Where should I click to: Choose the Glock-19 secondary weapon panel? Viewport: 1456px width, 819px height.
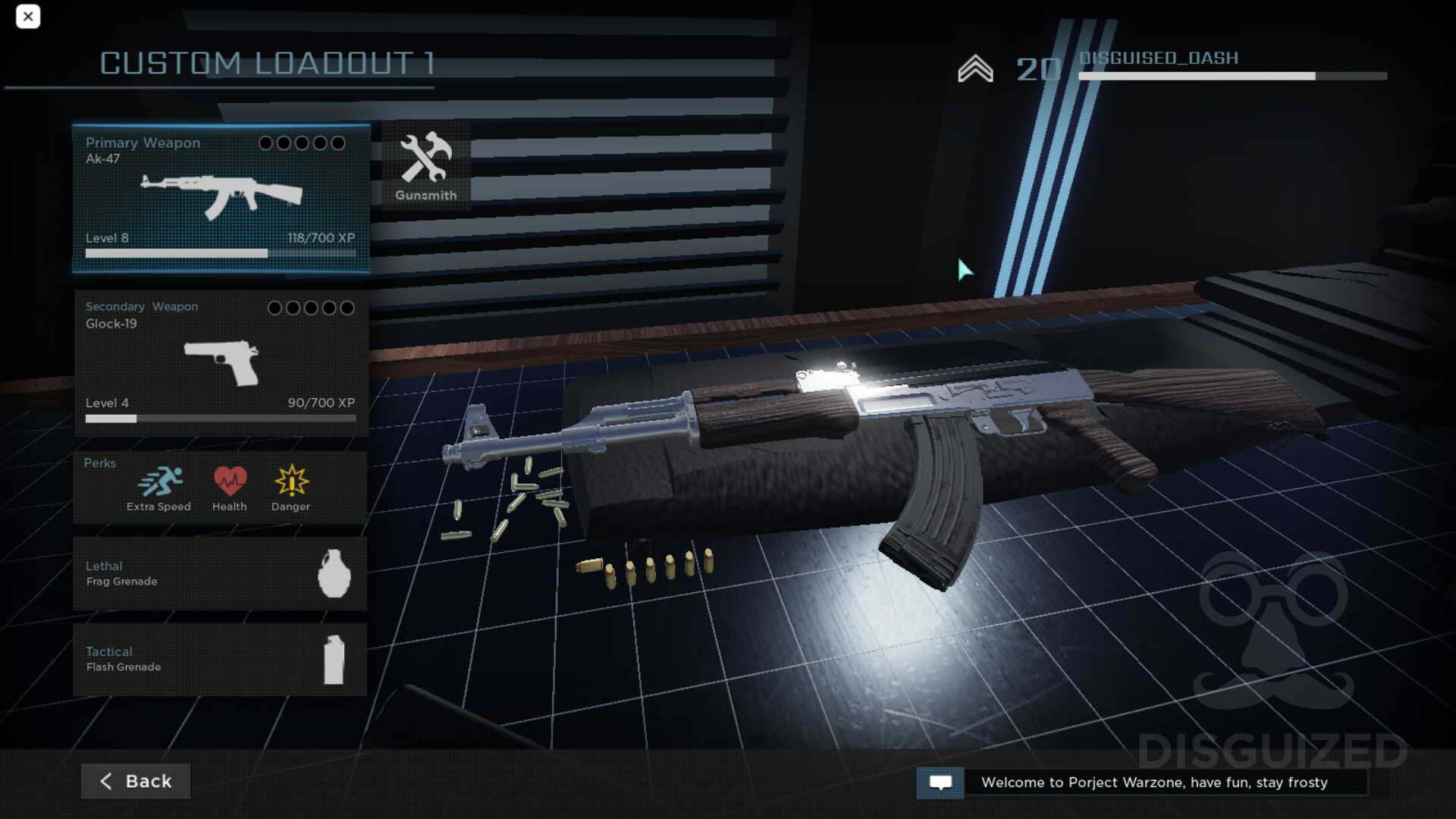pyautogui.click(x=221, y=362)
